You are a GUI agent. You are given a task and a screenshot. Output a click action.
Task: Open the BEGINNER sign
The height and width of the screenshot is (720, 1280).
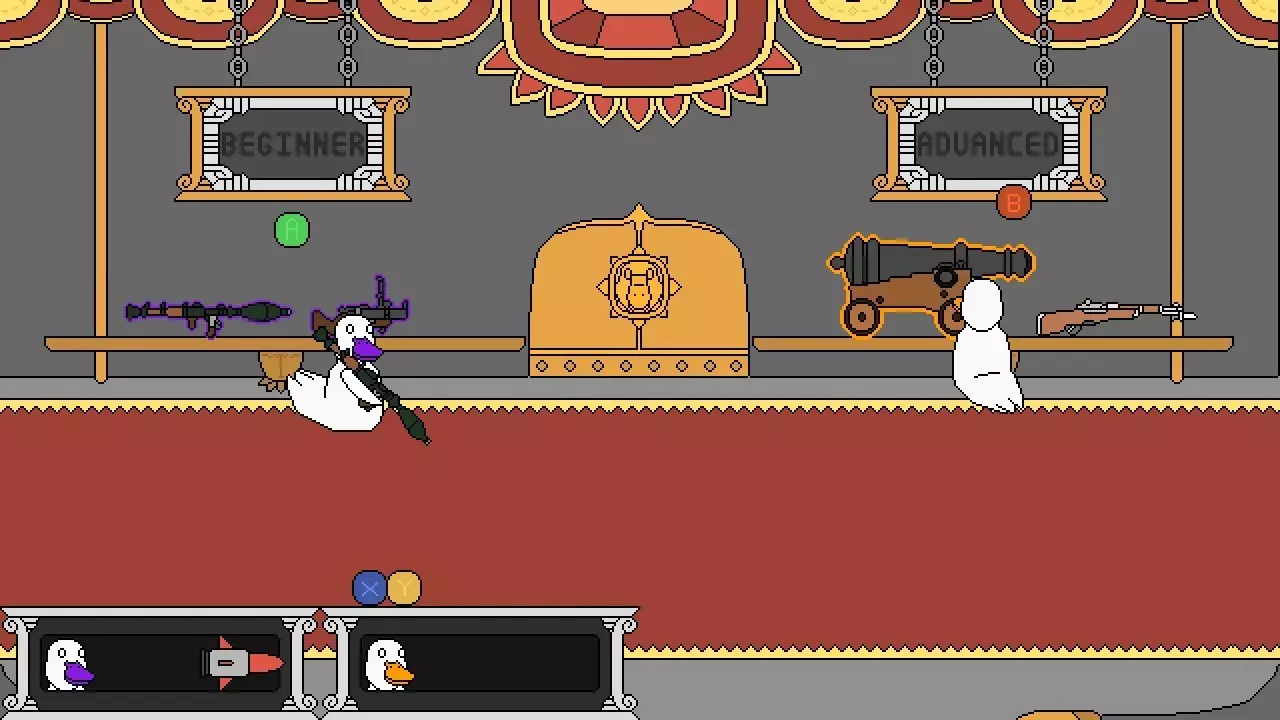coord(292,144)
